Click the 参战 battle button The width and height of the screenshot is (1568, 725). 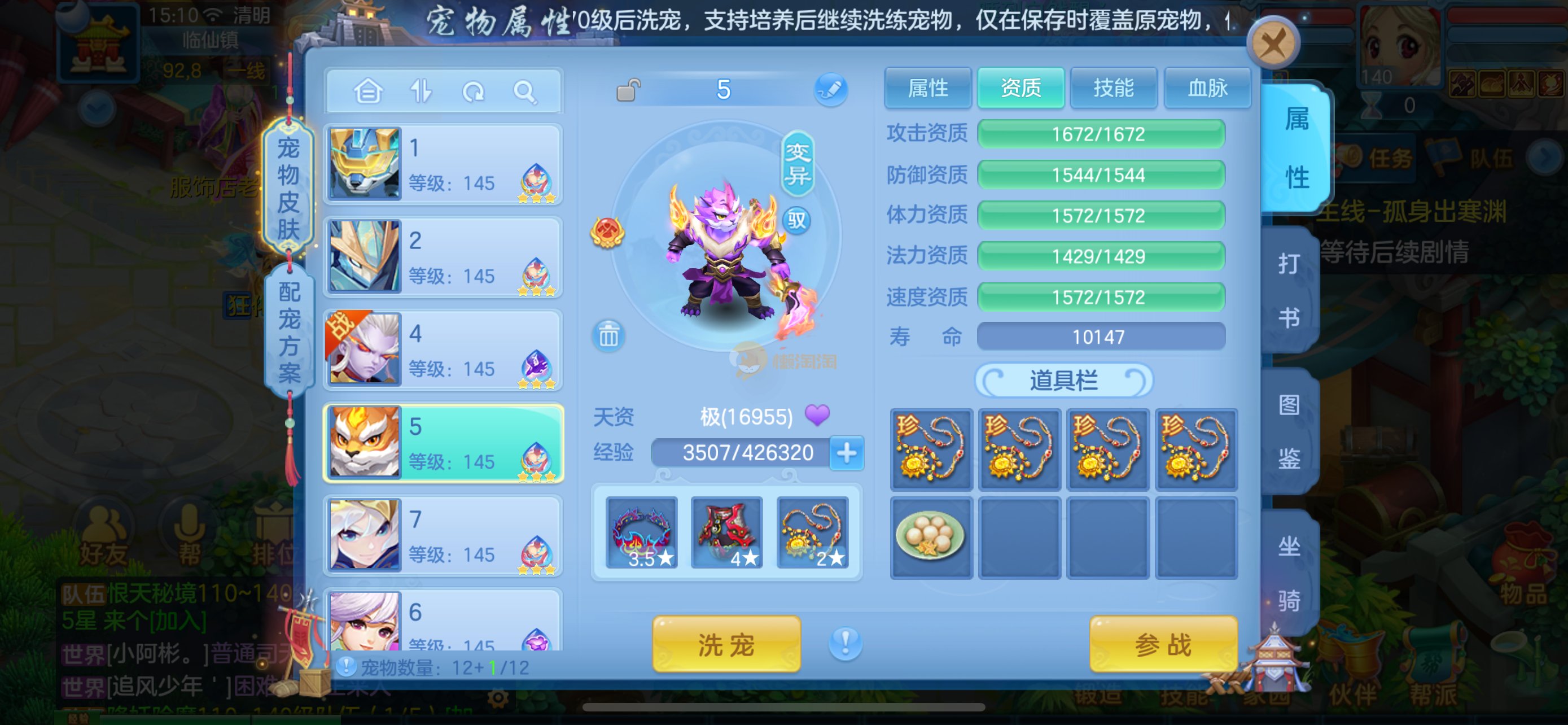click(1163, 644)
